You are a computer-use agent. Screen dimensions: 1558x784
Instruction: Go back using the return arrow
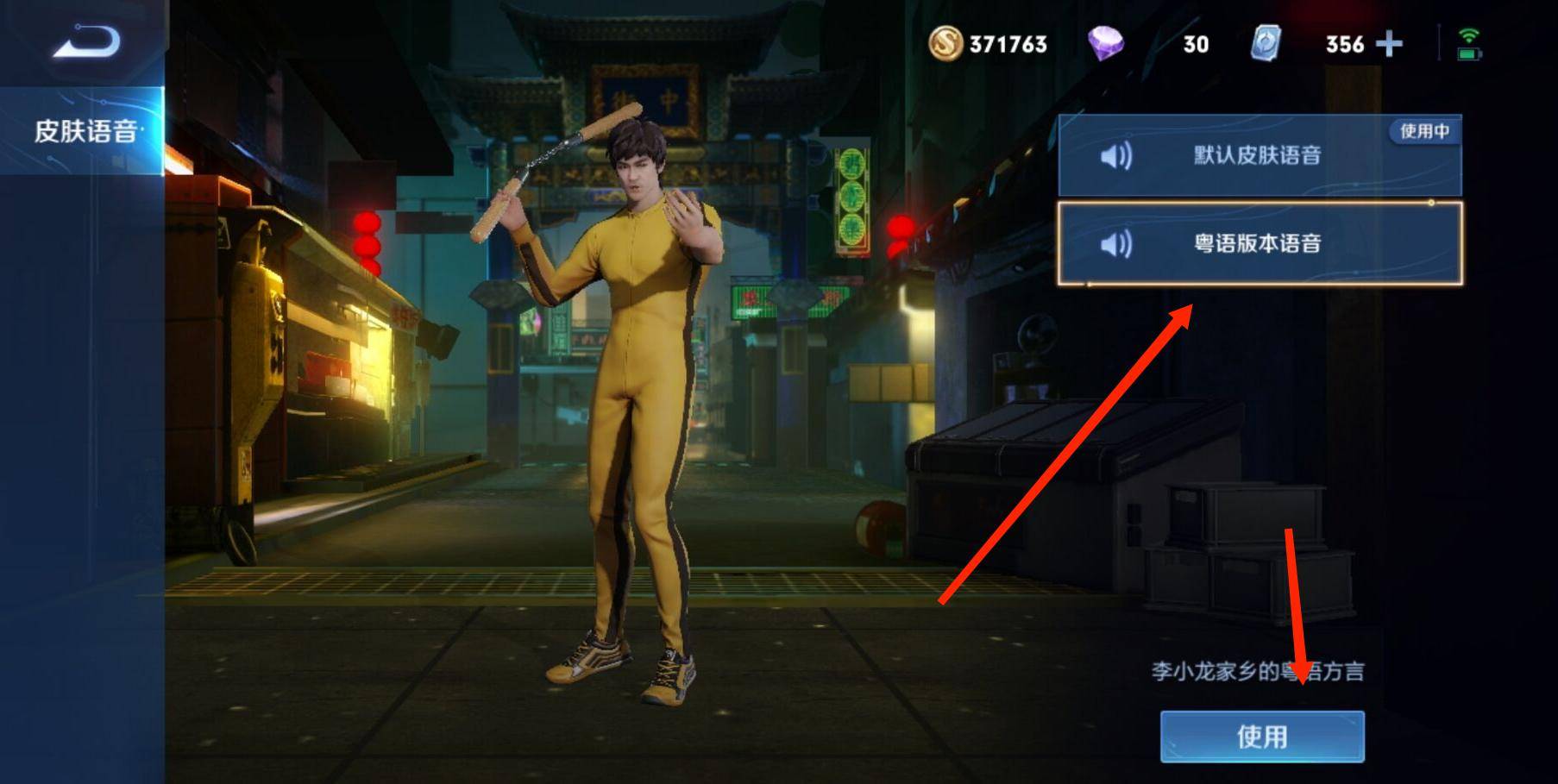click(x=86, y=41)
